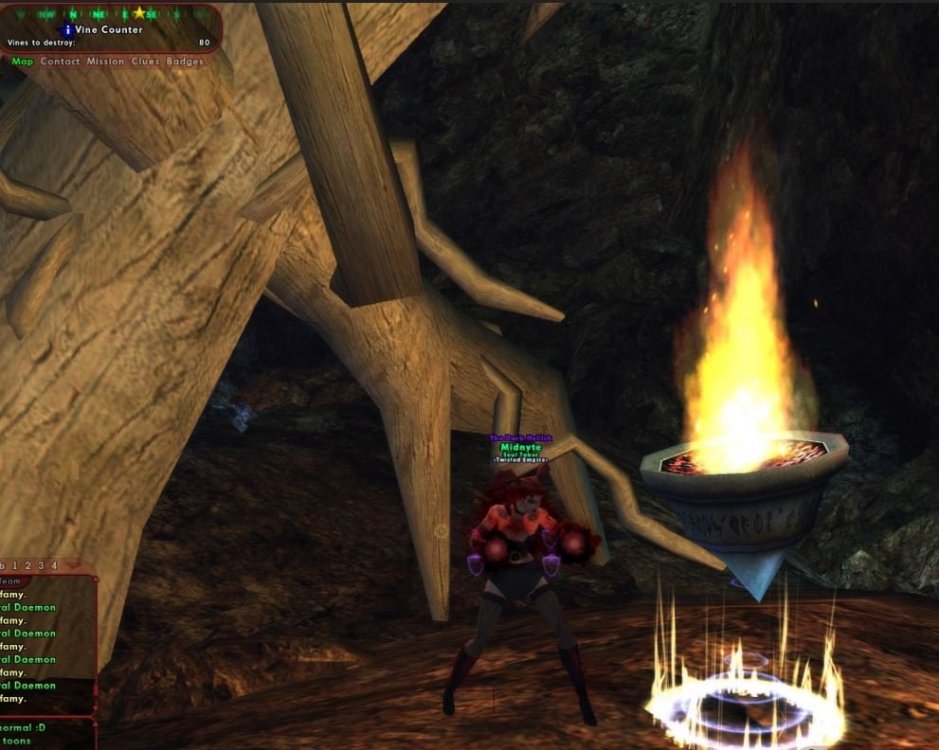The image size is (939, 750).
Task: Open the Clues tab
Action: pos(145,62)
